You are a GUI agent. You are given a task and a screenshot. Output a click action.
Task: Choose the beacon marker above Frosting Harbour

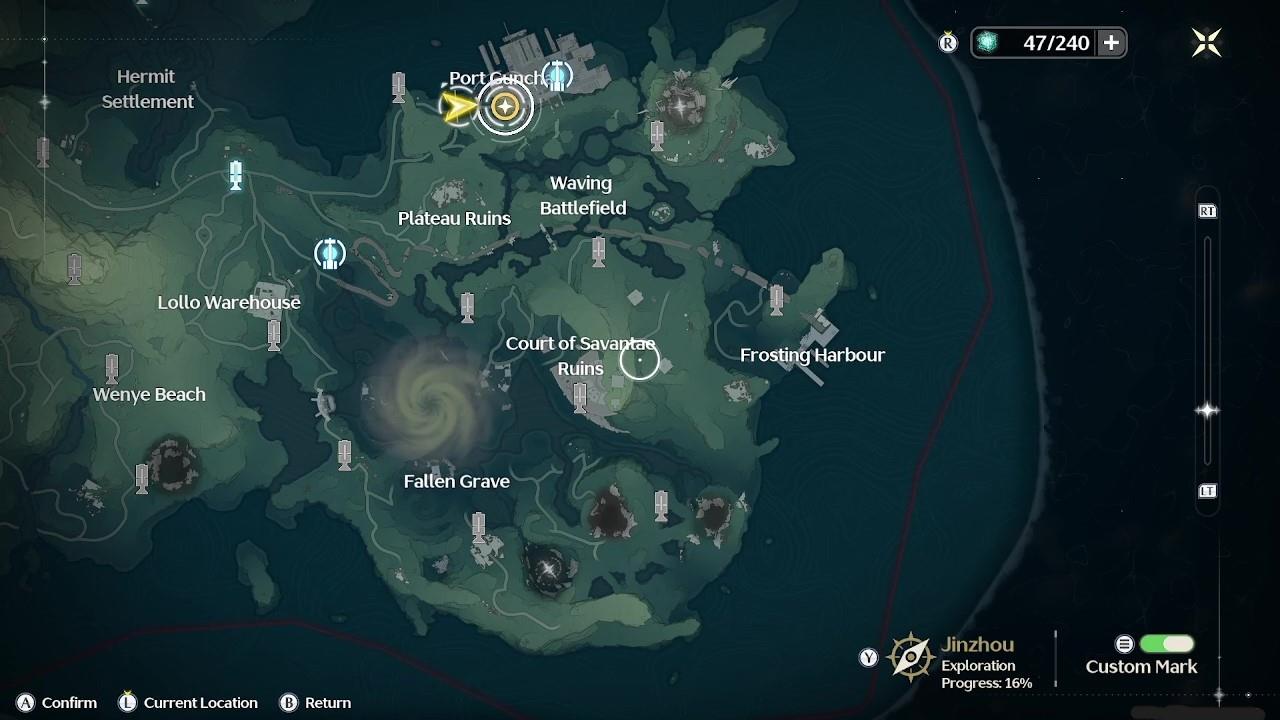pos(777,299)
